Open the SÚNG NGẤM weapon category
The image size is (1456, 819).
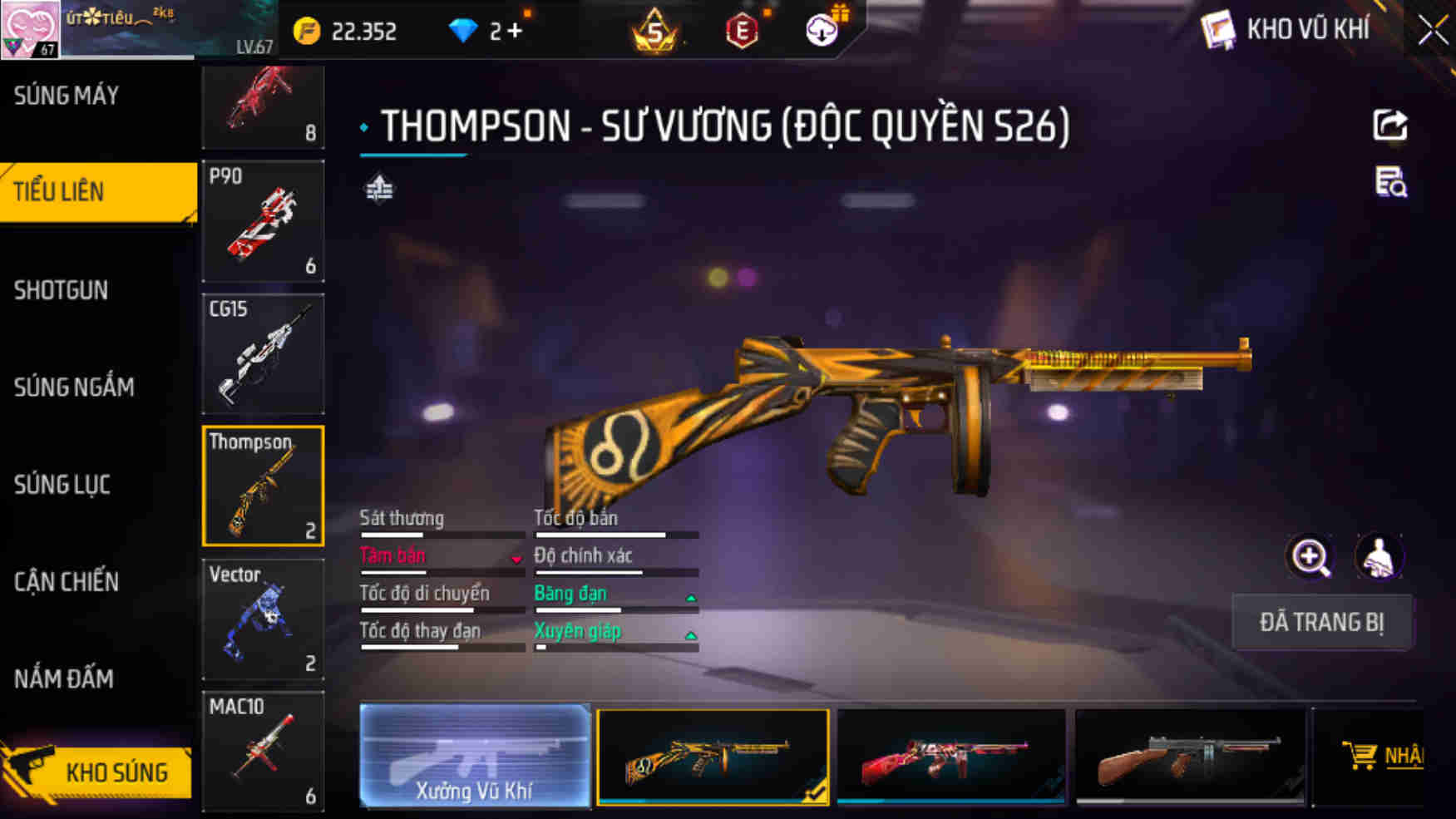tap(73, 387)
